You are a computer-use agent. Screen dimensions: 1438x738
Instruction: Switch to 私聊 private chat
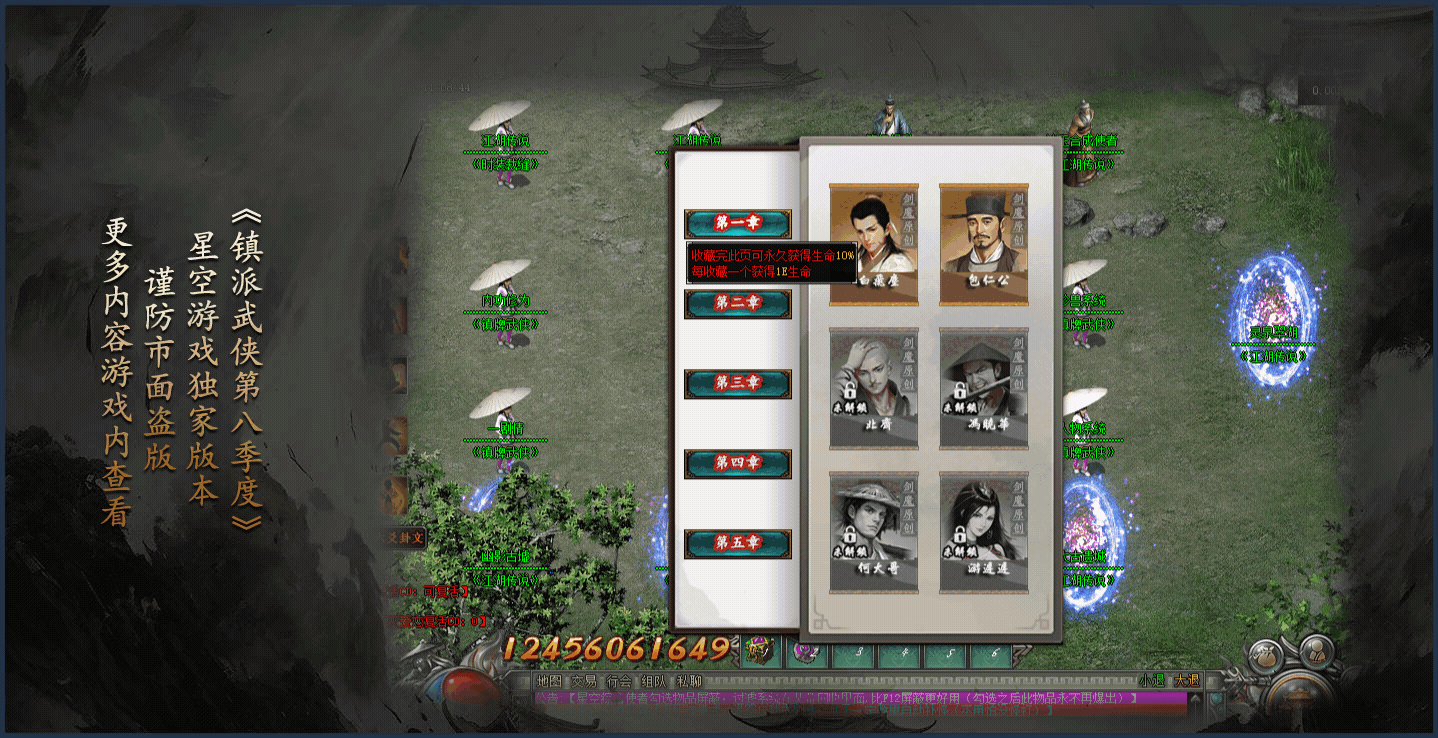pyautogui.click(x=689, y=681)
